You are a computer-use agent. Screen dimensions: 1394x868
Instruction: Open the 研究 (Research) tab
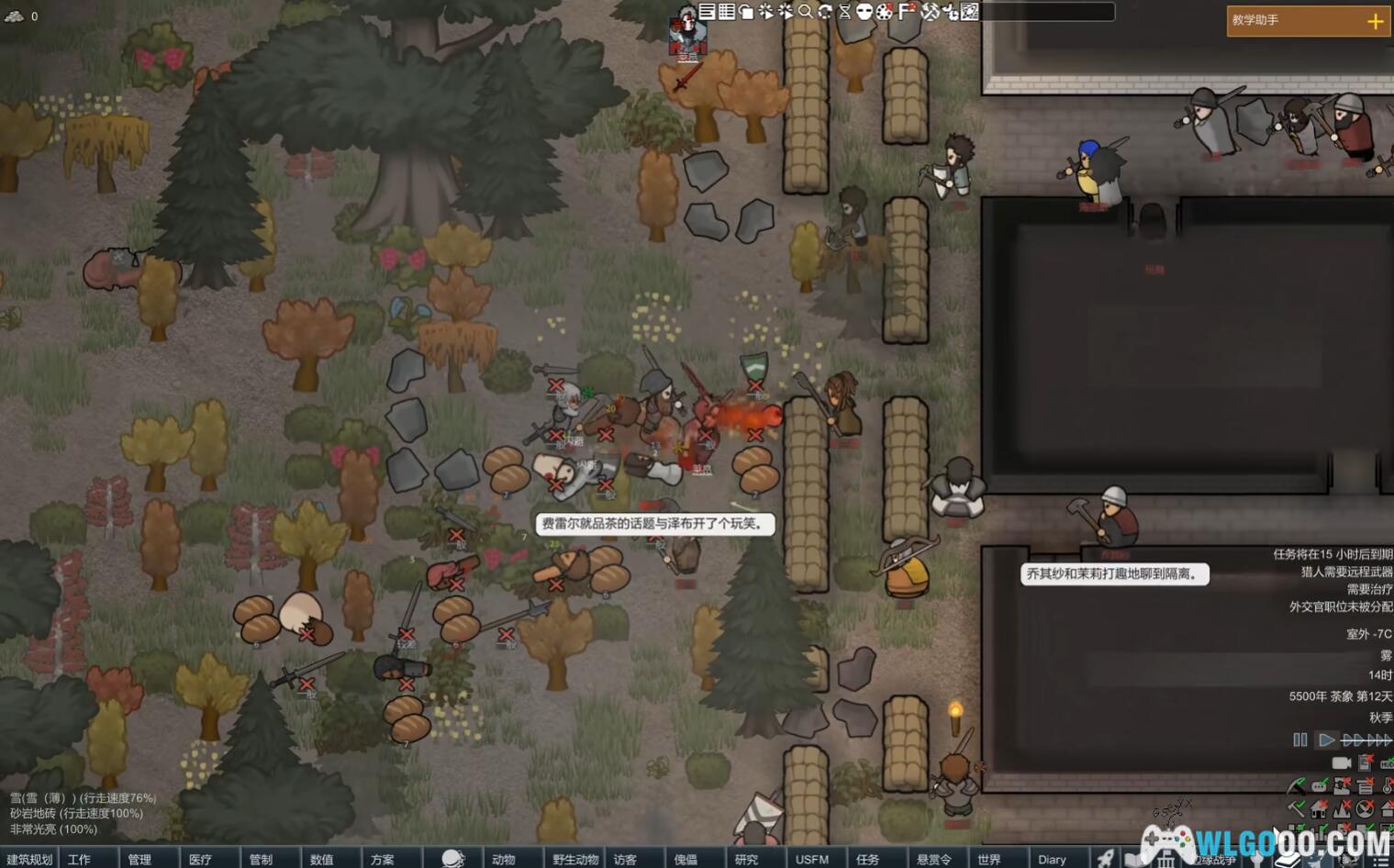pos(746,859)
